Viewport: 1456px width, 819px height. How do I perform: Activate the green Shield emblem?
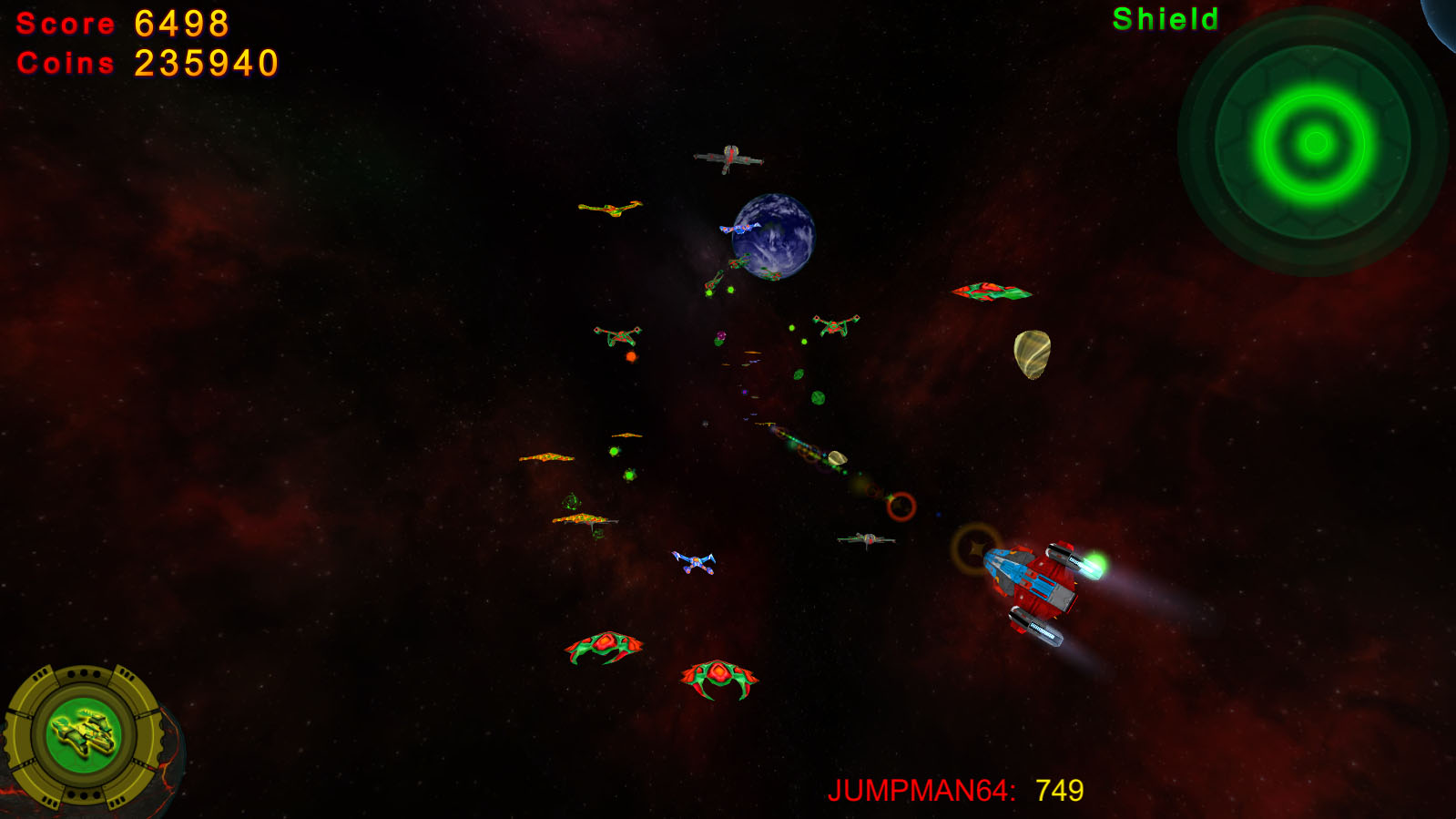coord(1313,142)
